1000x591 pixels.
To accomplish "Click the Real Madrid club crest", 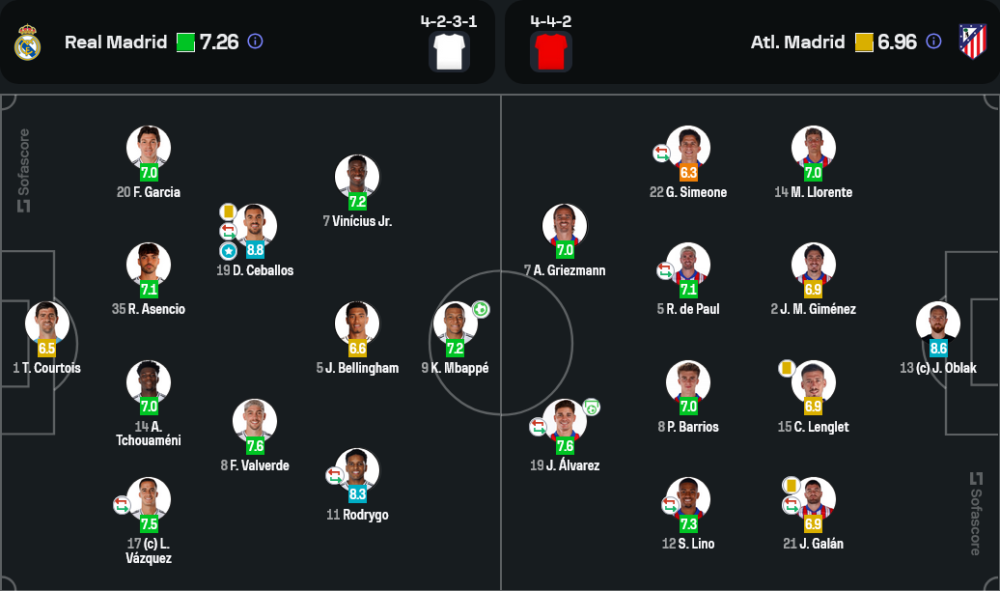I will click(27, 42).
